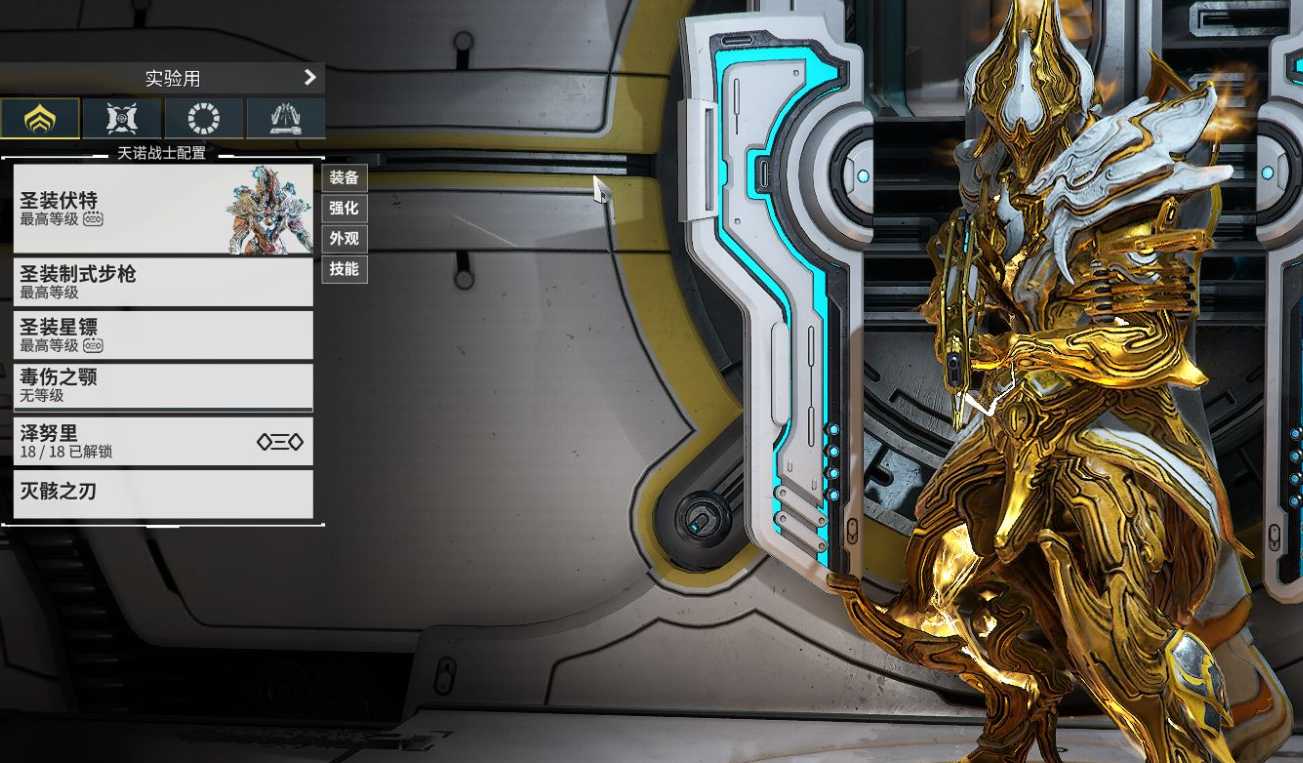Screen dimensions: 1303x763
Task: Open the 灭骸之刃 slot
Action: coord(163,493)
